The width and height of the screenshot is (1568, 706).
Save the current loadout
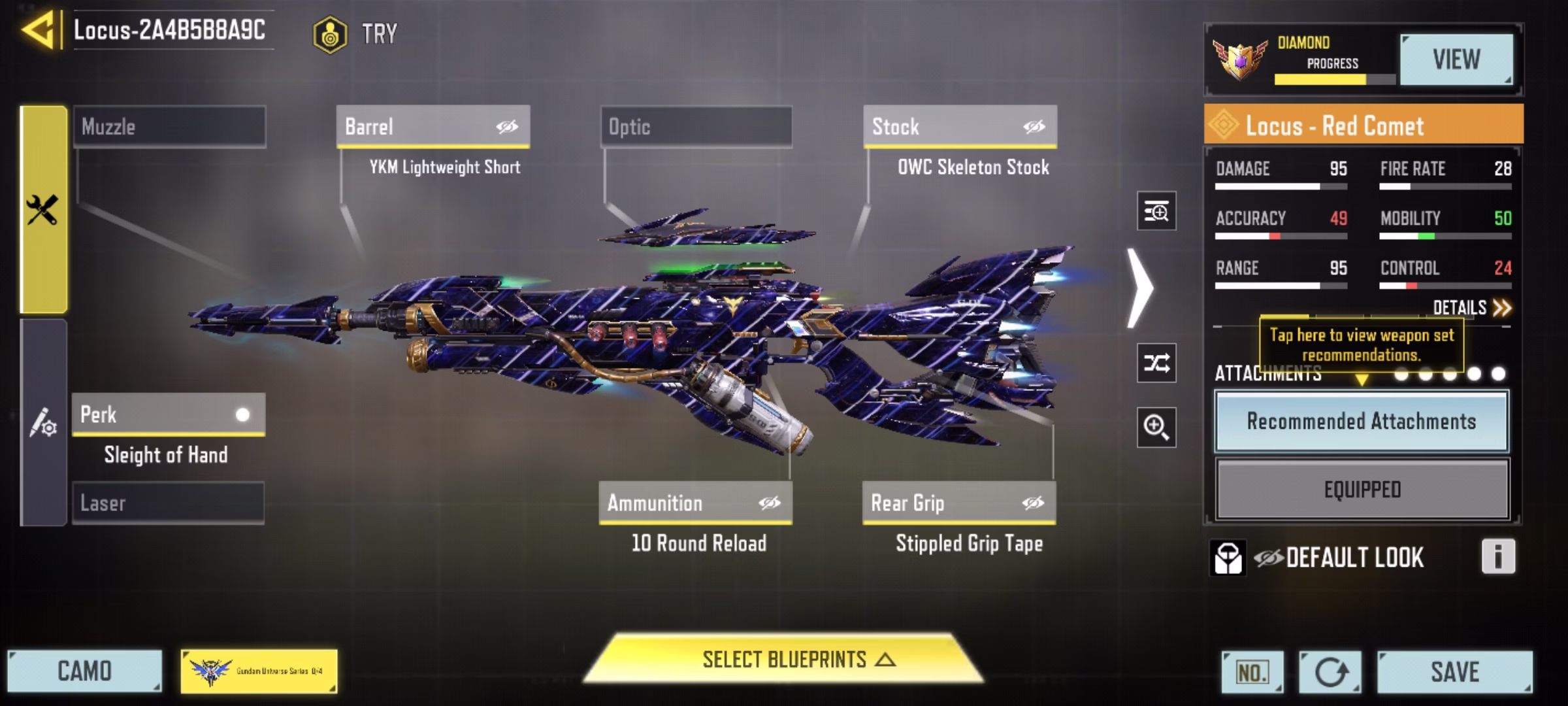(x=1454, y=671)
